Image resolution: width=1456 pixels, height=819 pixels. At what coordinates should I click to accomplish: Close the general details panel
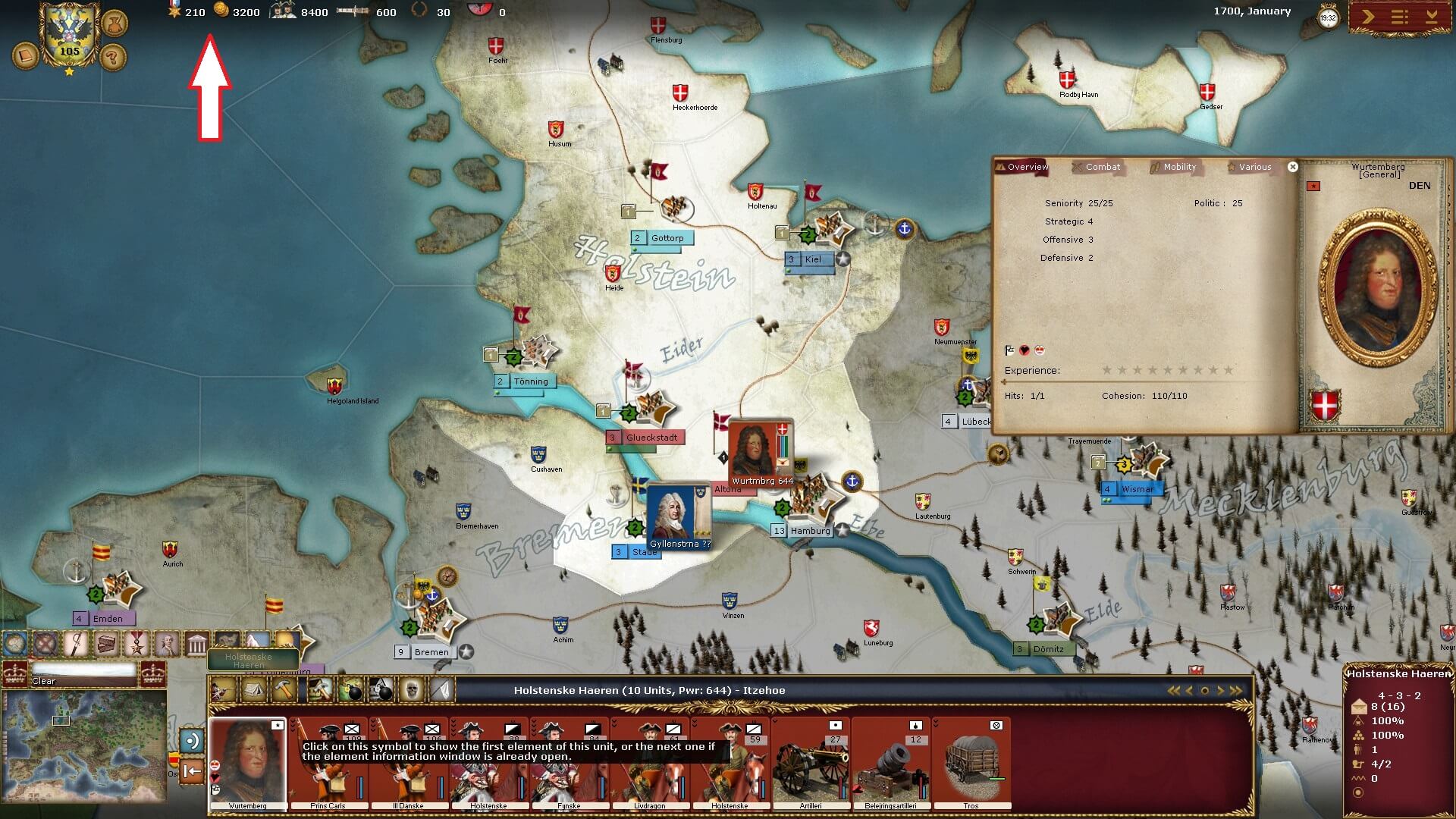pos(1293,167)
